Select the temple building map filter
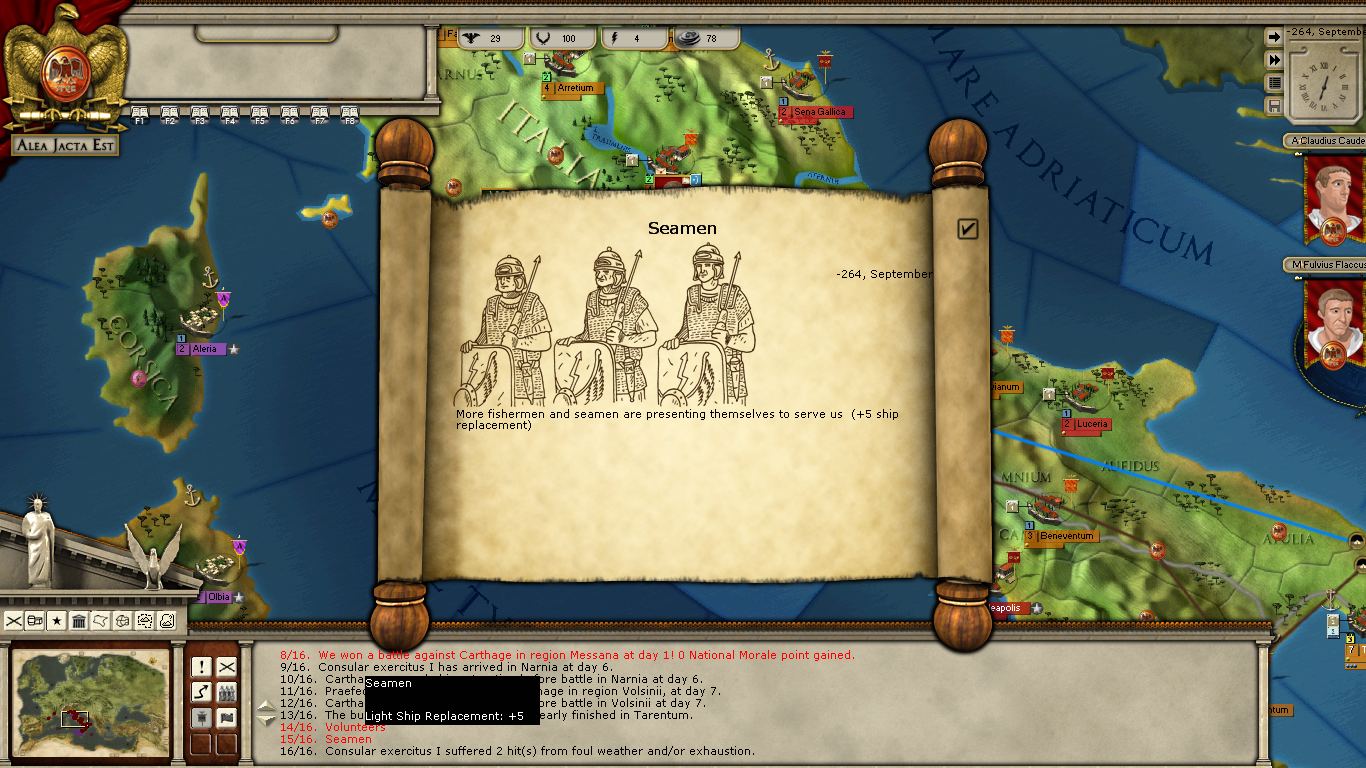Image resolution: width=1366 pixels, height=768 pixels. pos(79,621)
